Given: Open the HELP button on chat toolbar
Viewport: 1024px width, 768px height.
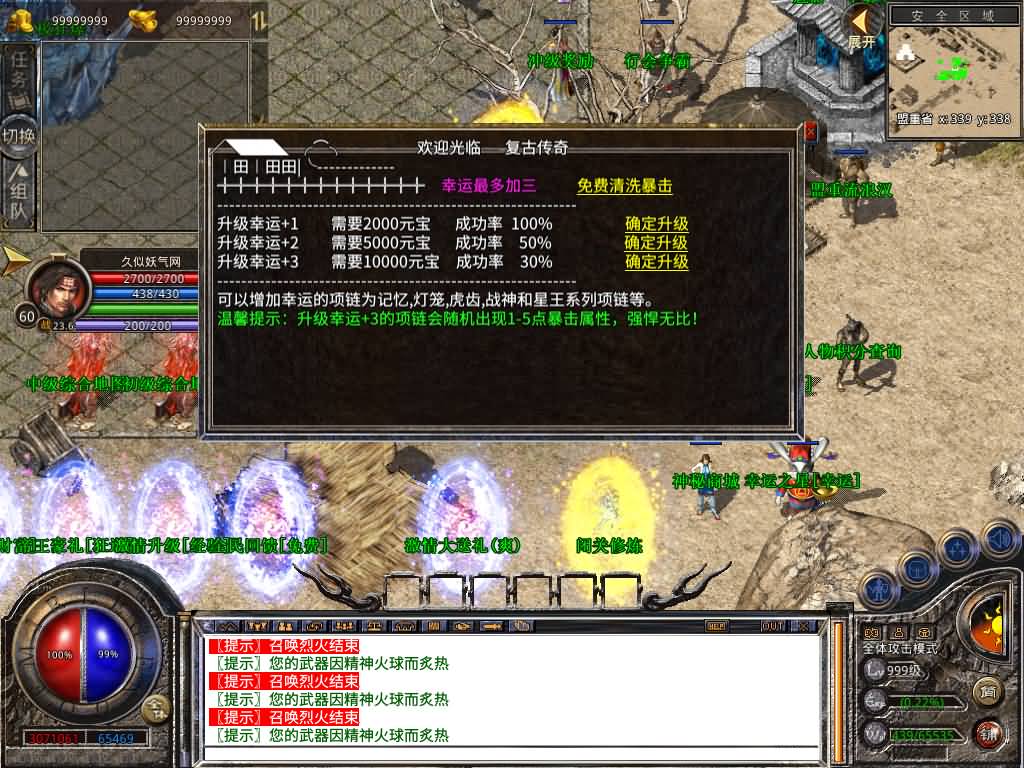Looking at the screenshot, I should (x=716, y=626).
